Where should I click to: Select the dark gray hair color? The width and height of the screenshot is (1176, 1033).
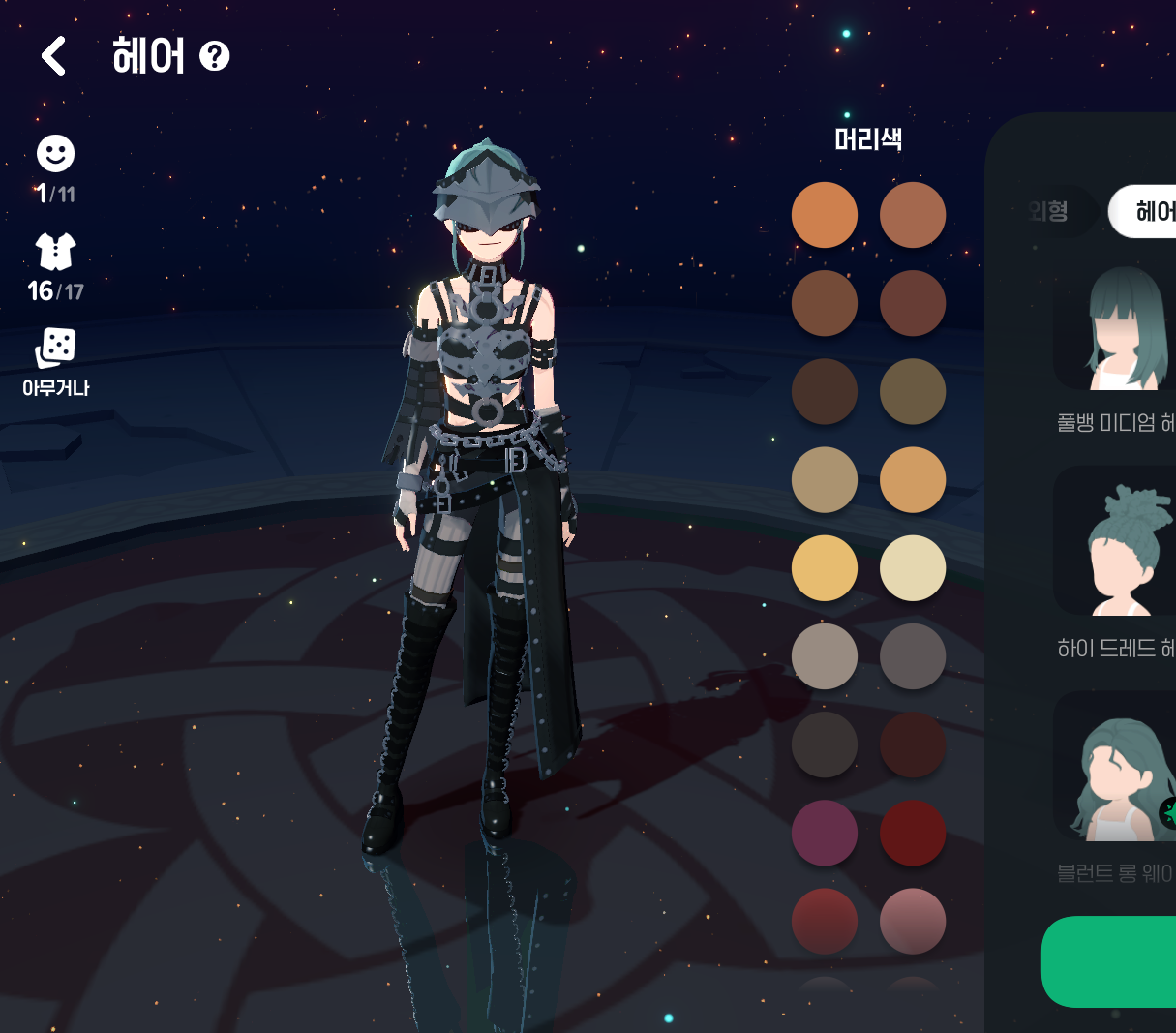pyautogui.click(x=913, y=656)
